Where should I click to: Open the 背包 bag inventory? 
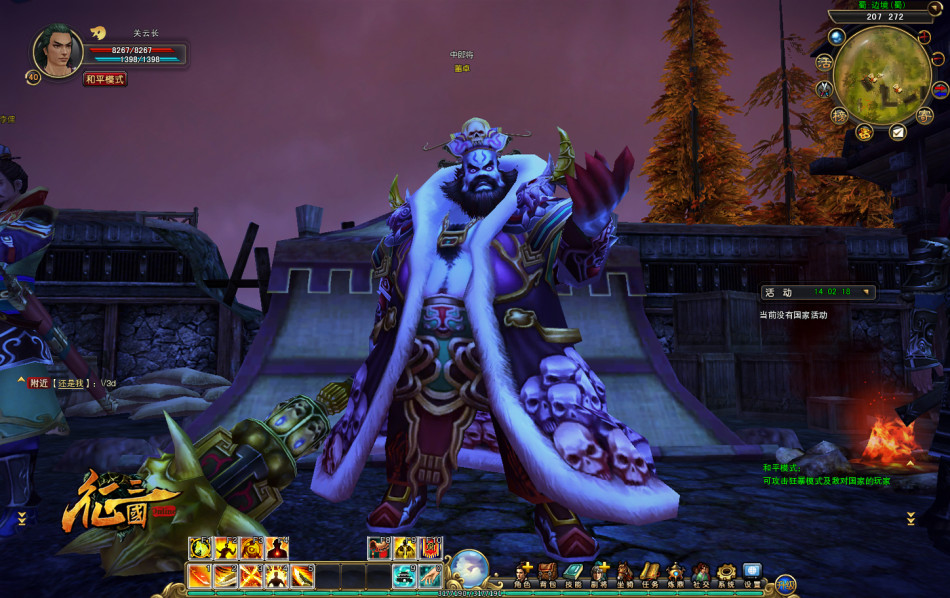coord(547,573)
